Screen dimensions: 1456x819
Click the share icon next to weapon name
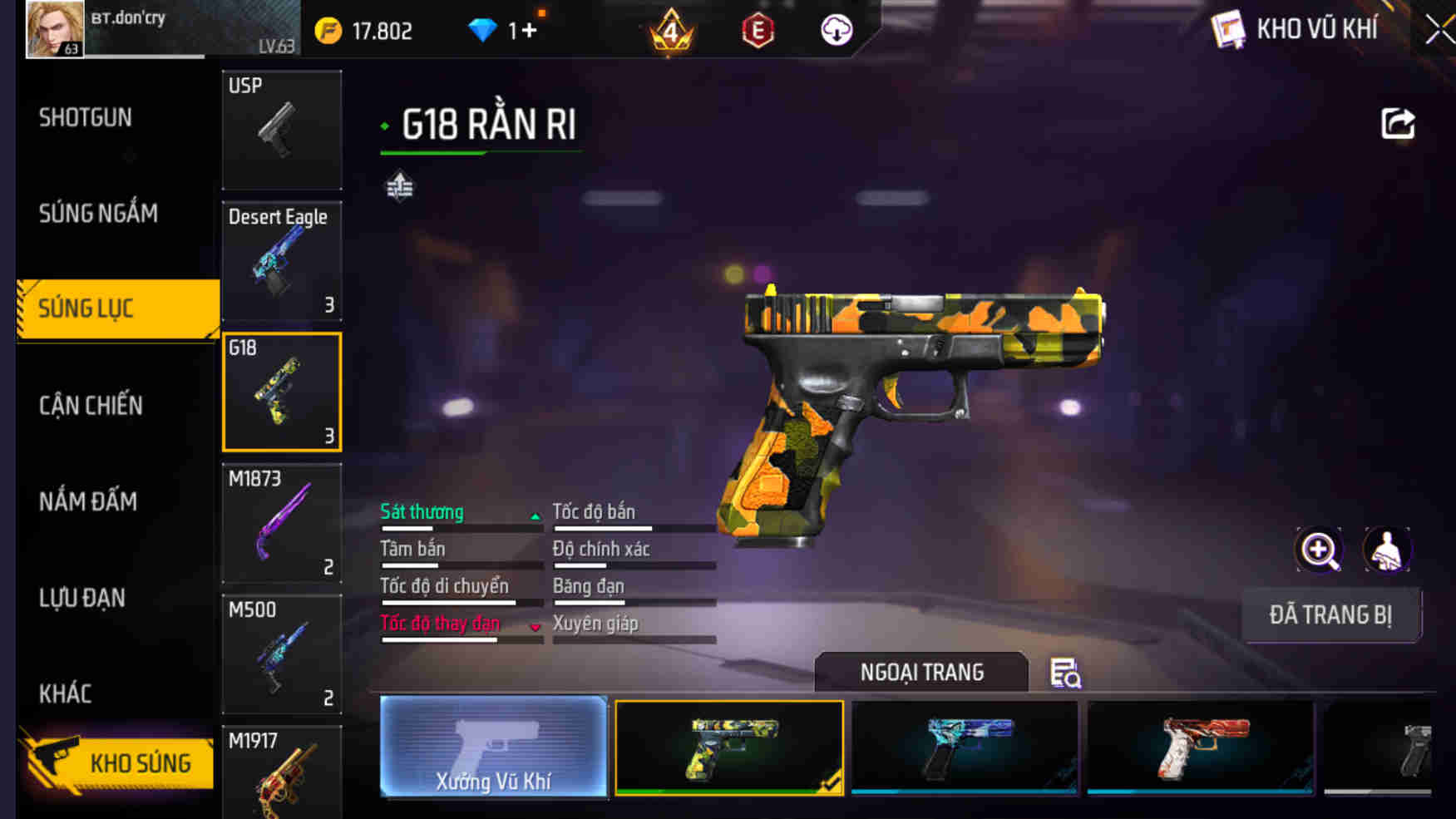(1399, 123)
